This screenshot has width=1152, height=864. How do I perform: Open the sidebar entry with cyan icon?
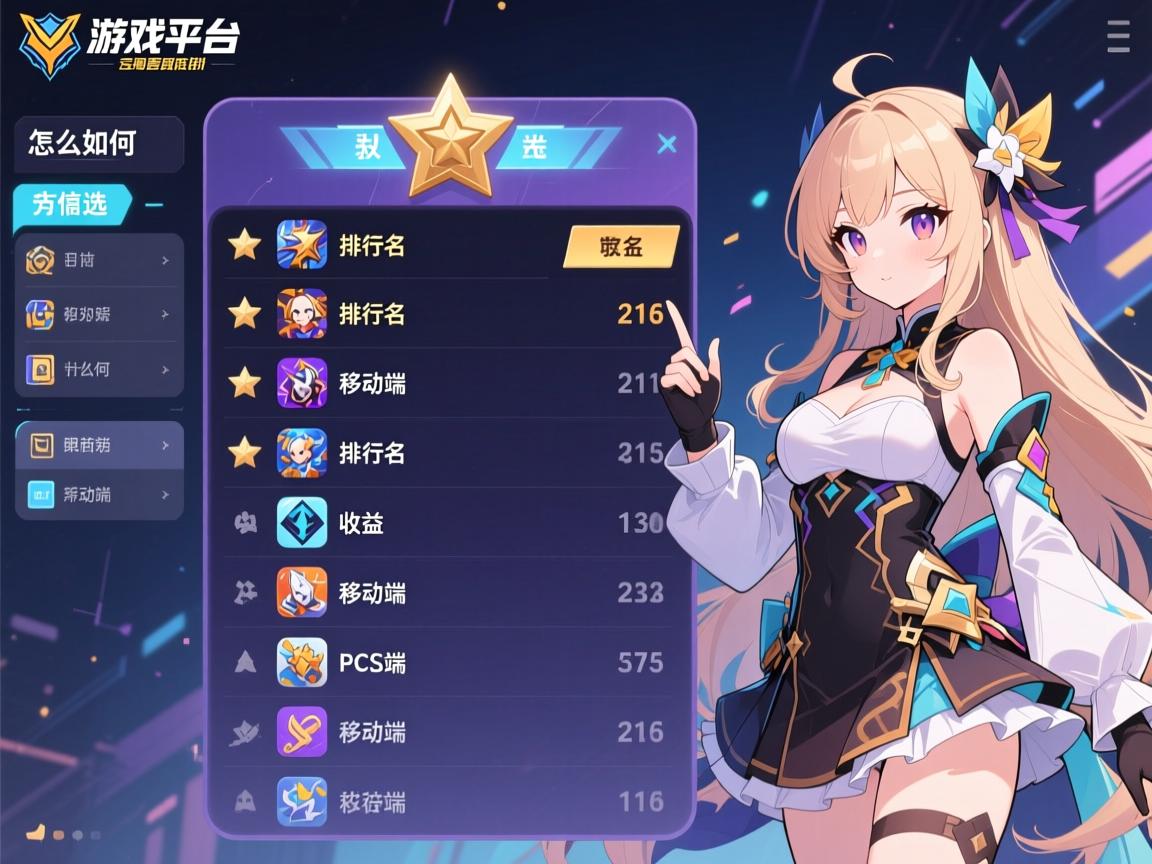coord(99,494)
